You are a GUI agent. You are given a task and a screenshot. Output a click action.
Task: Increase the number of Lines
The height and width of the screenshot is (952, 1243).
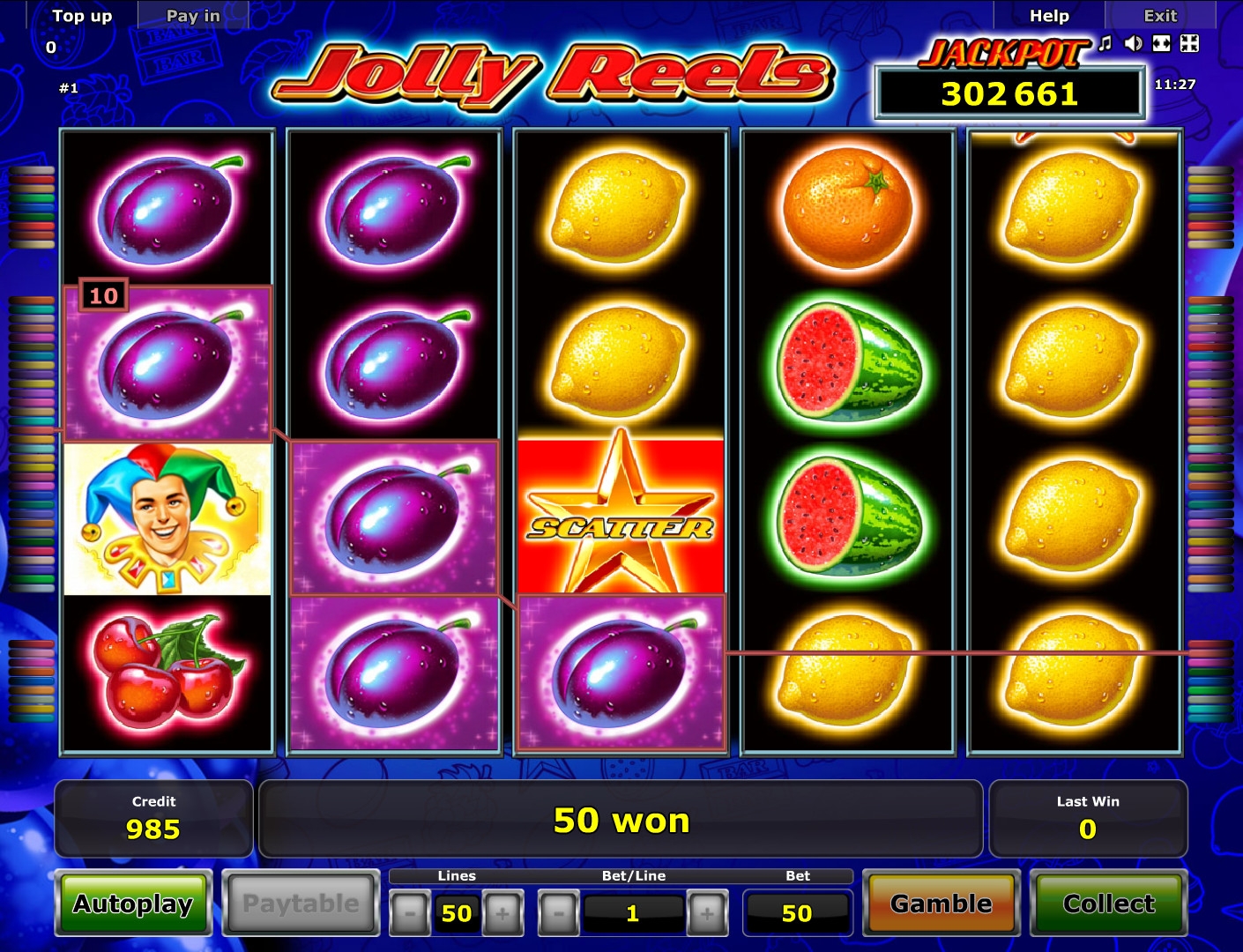click(x=502, y=913)
